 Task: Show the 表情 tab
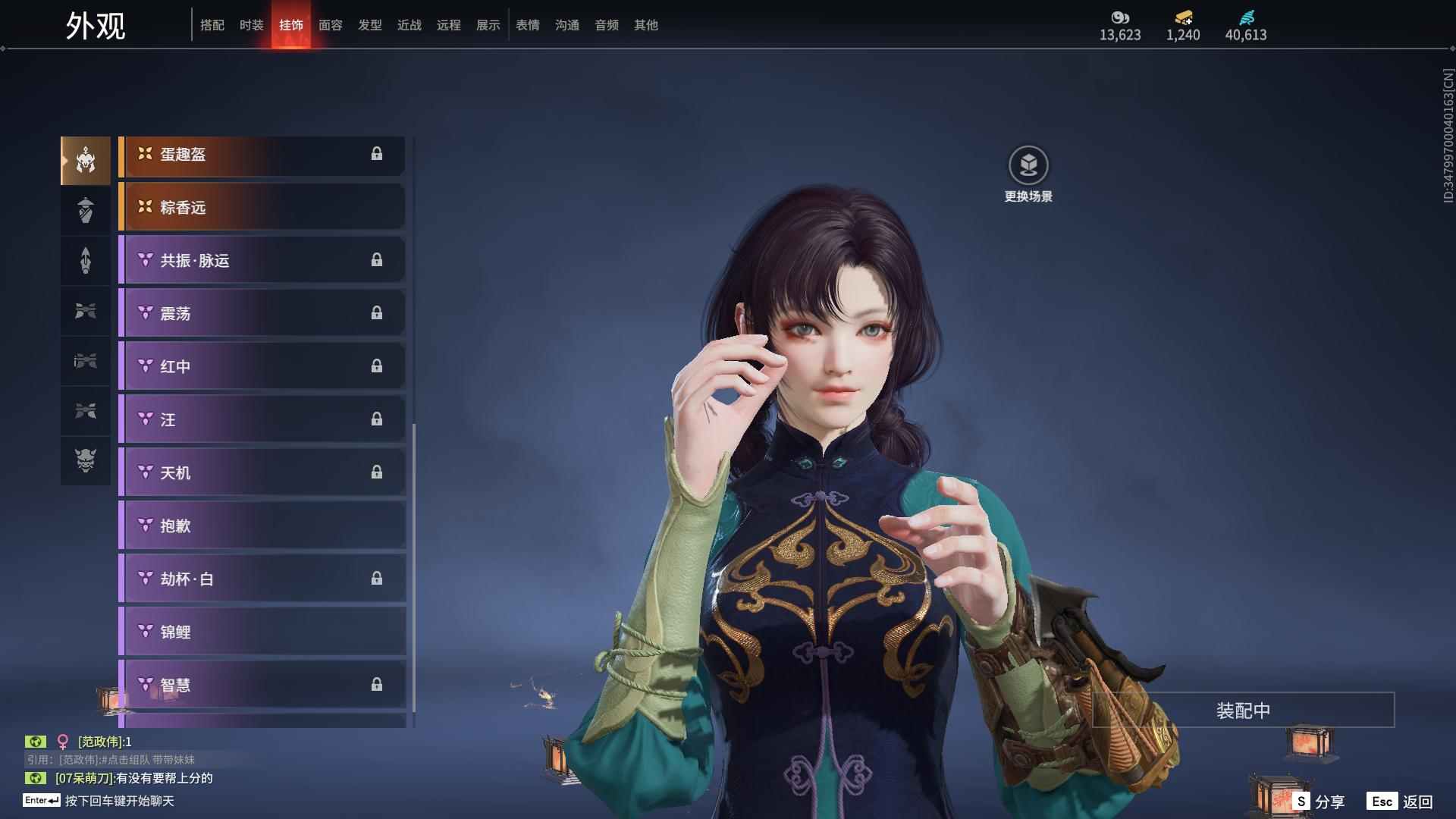tap(527, 25)
